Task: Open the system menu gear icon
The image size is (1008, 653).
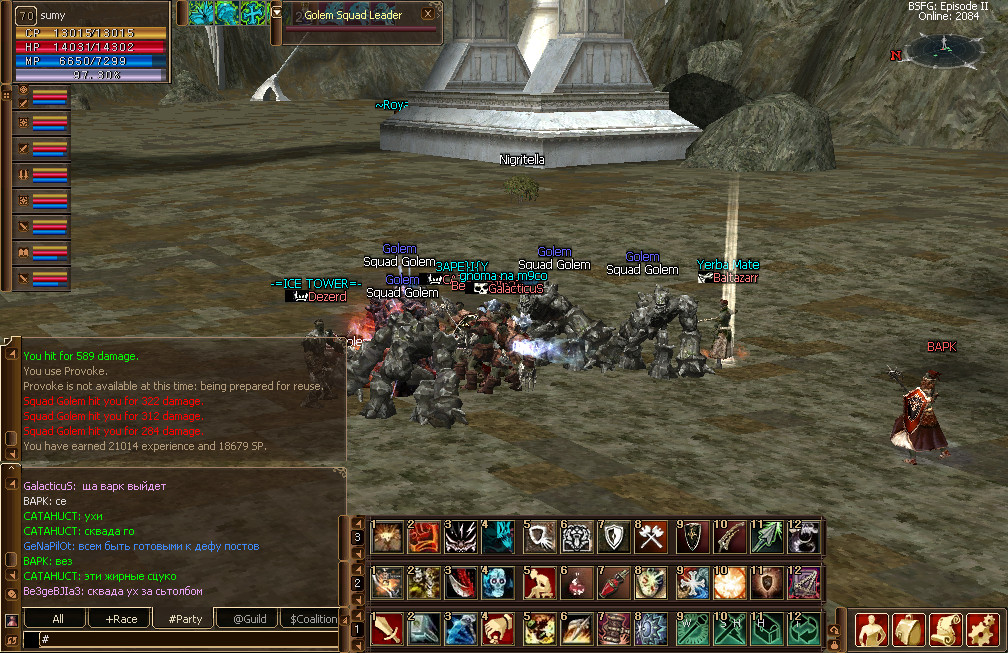Action: [983, 630]
